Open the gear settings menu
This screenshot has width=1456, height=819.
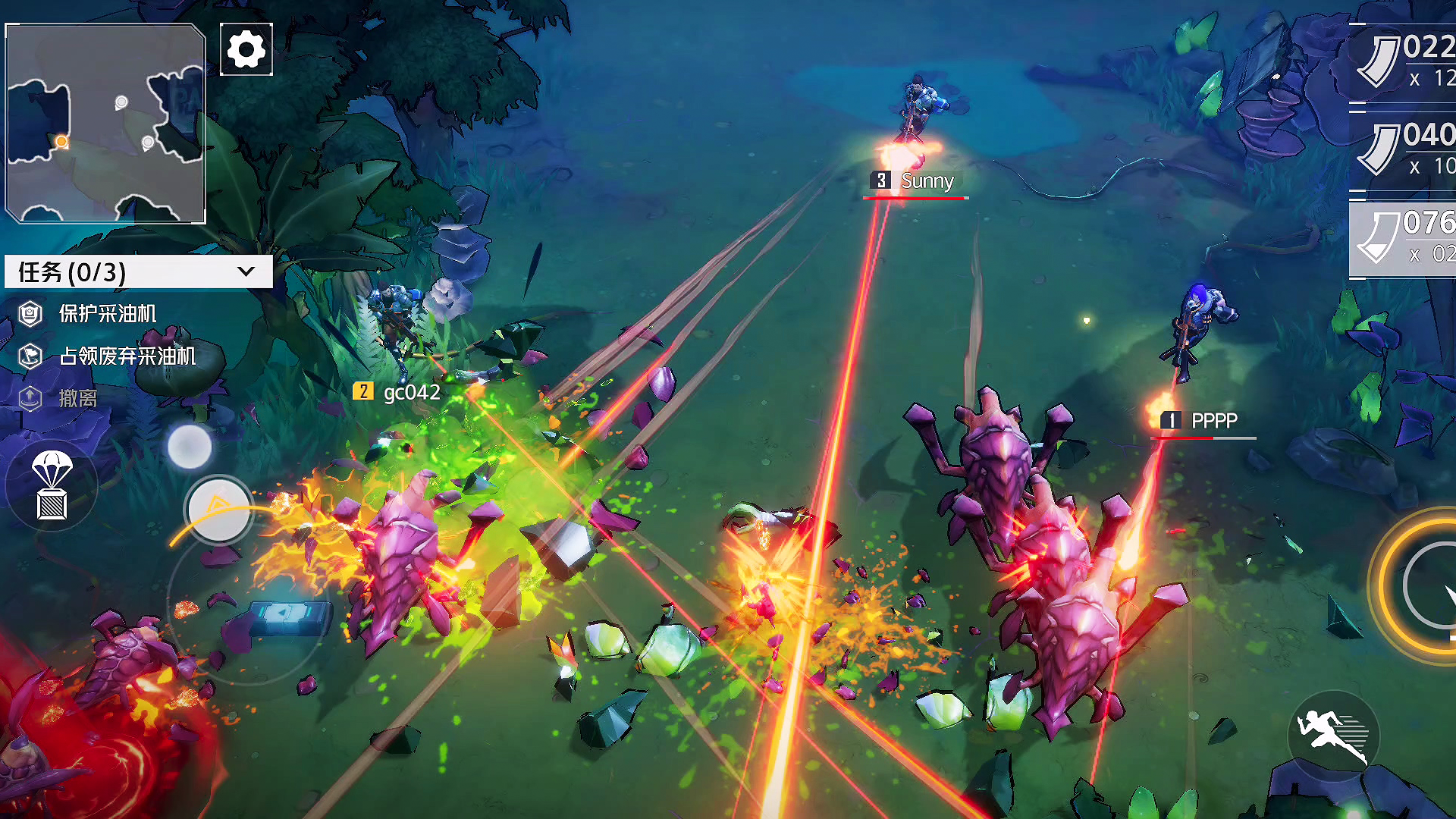246,50
